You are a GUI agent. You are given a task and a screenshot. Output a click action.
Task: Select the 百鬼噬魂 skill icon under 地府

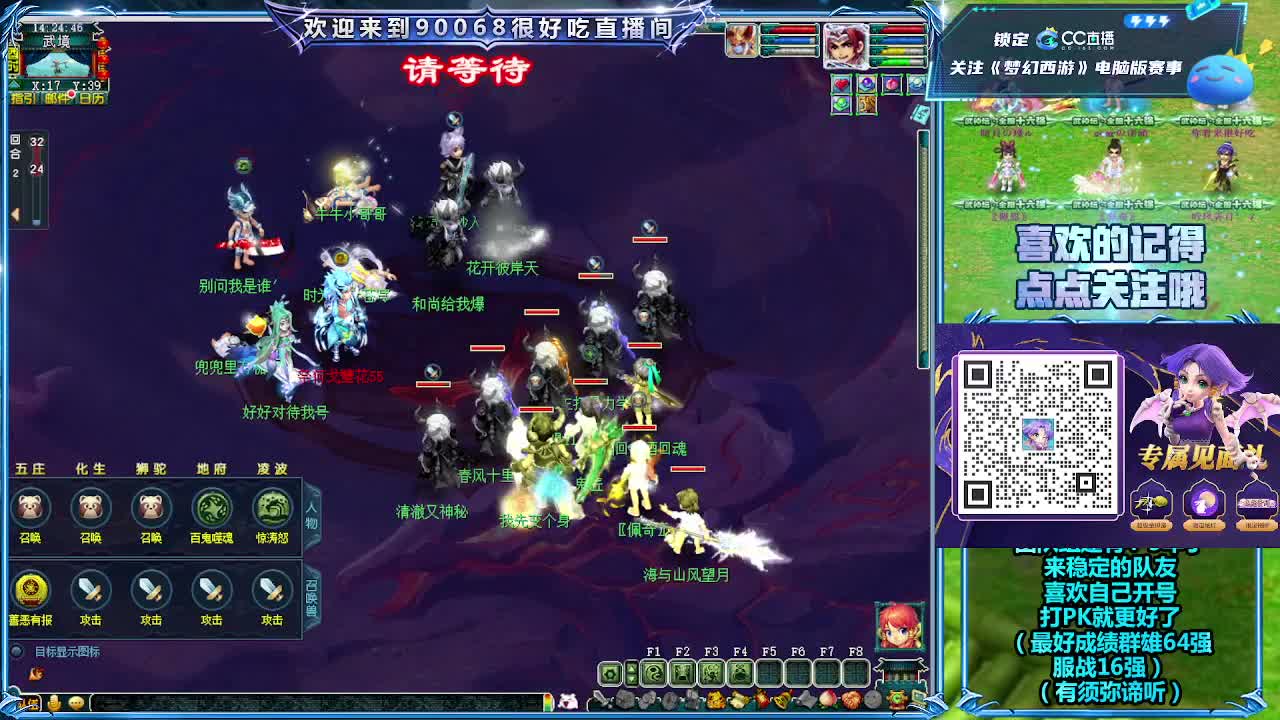click(x=210, y=510)
